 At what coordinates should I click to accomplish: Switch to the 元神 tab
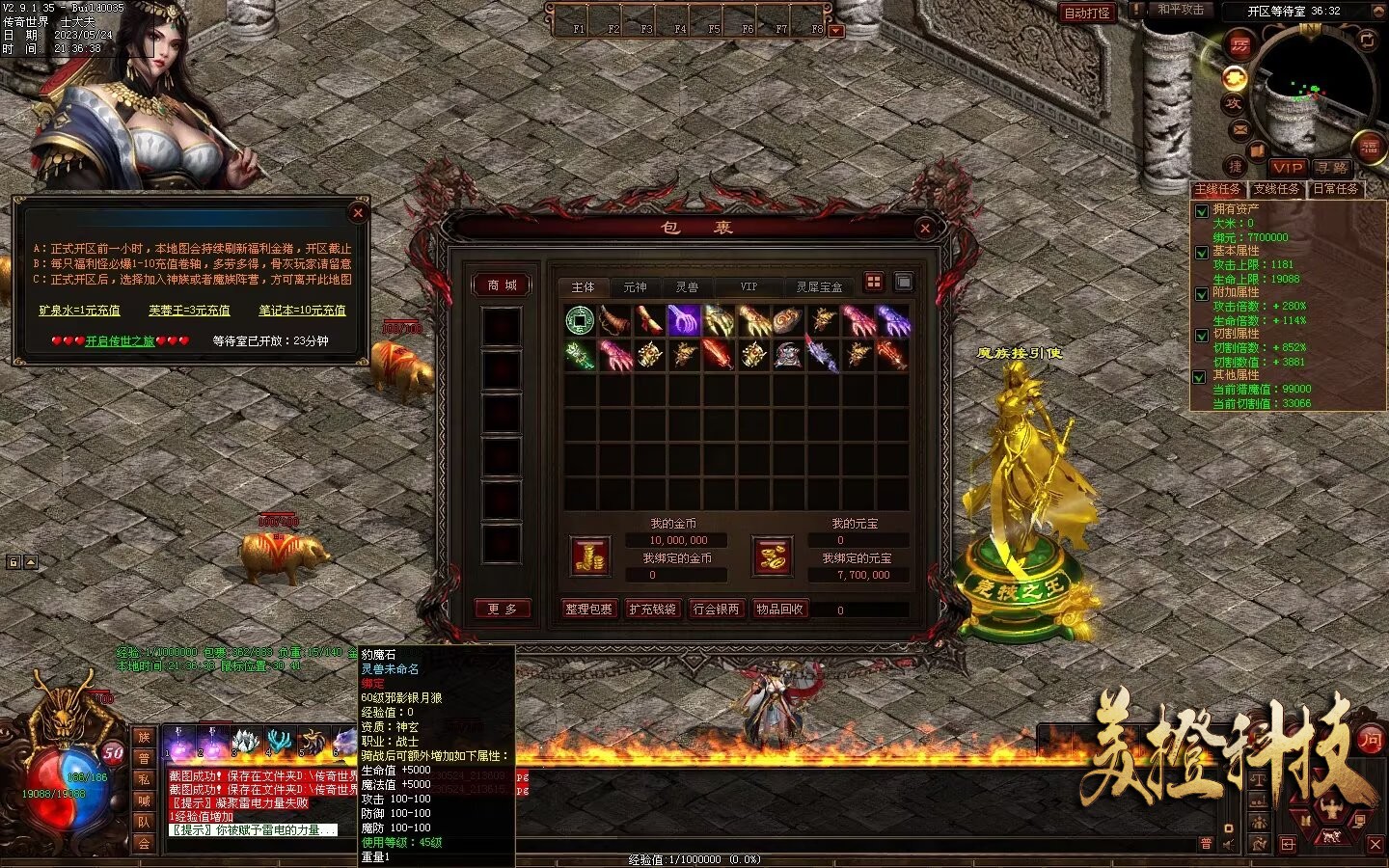635,287
